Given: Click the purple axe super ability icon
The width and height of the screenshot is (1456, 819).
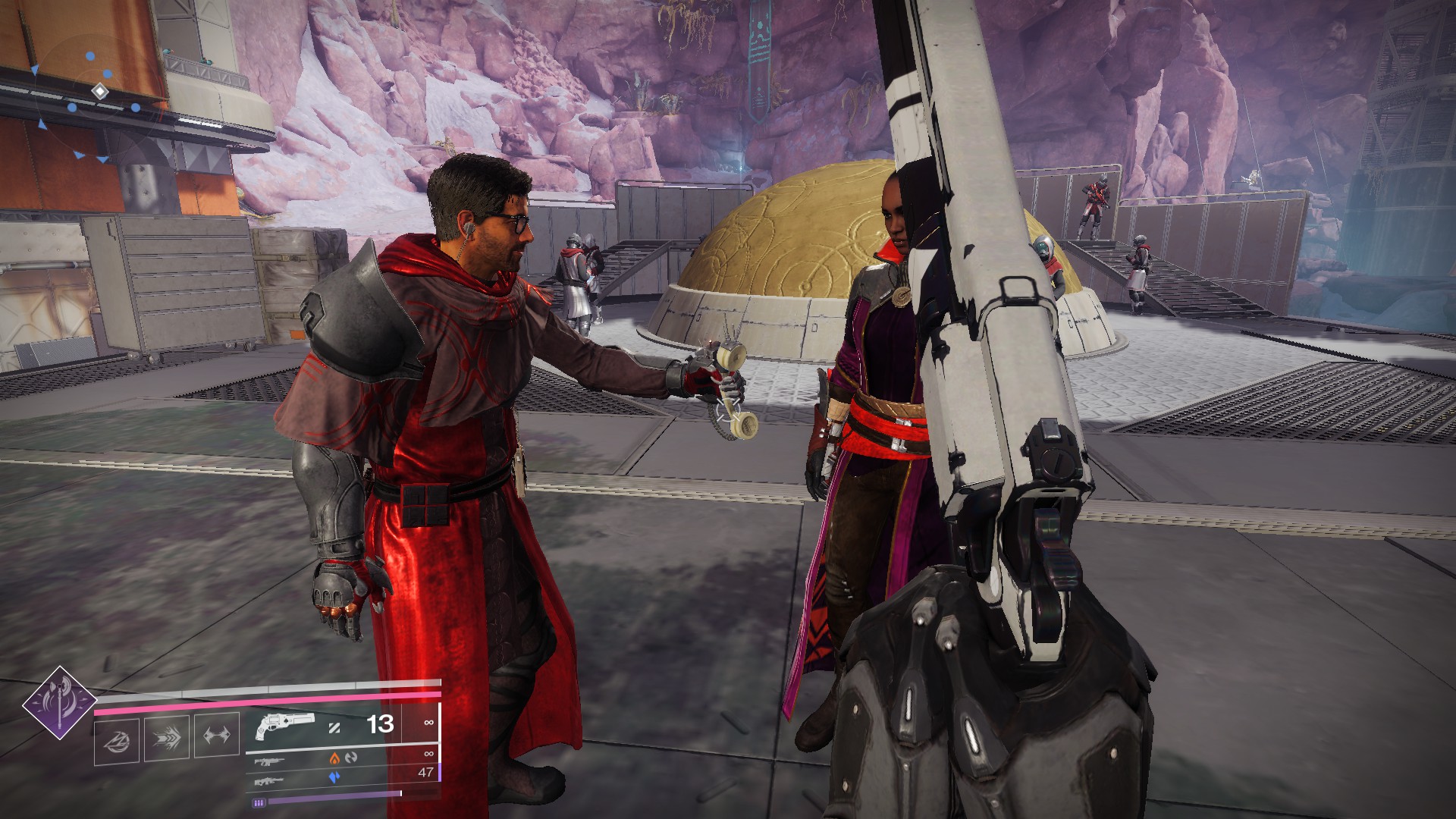Looking at the screenshot, I should [59, 703].
